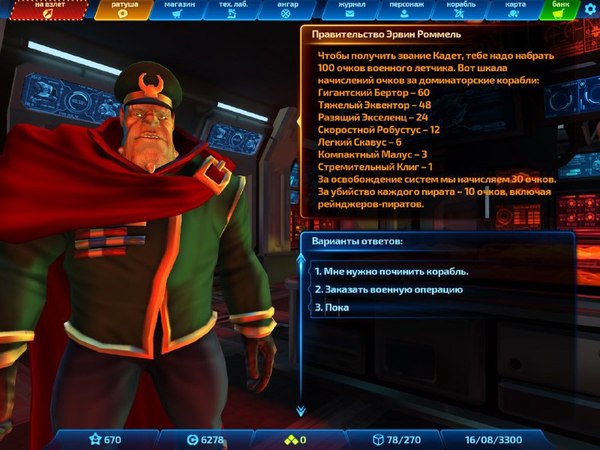
Task: Show the "журнал" journal
Action: click(350, 9)
